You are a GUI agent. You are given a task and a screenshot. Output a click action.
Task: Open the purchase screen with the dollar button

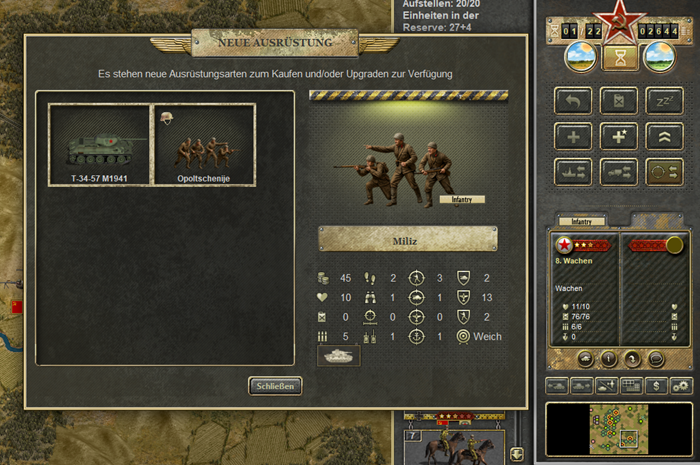pos(657,385)
